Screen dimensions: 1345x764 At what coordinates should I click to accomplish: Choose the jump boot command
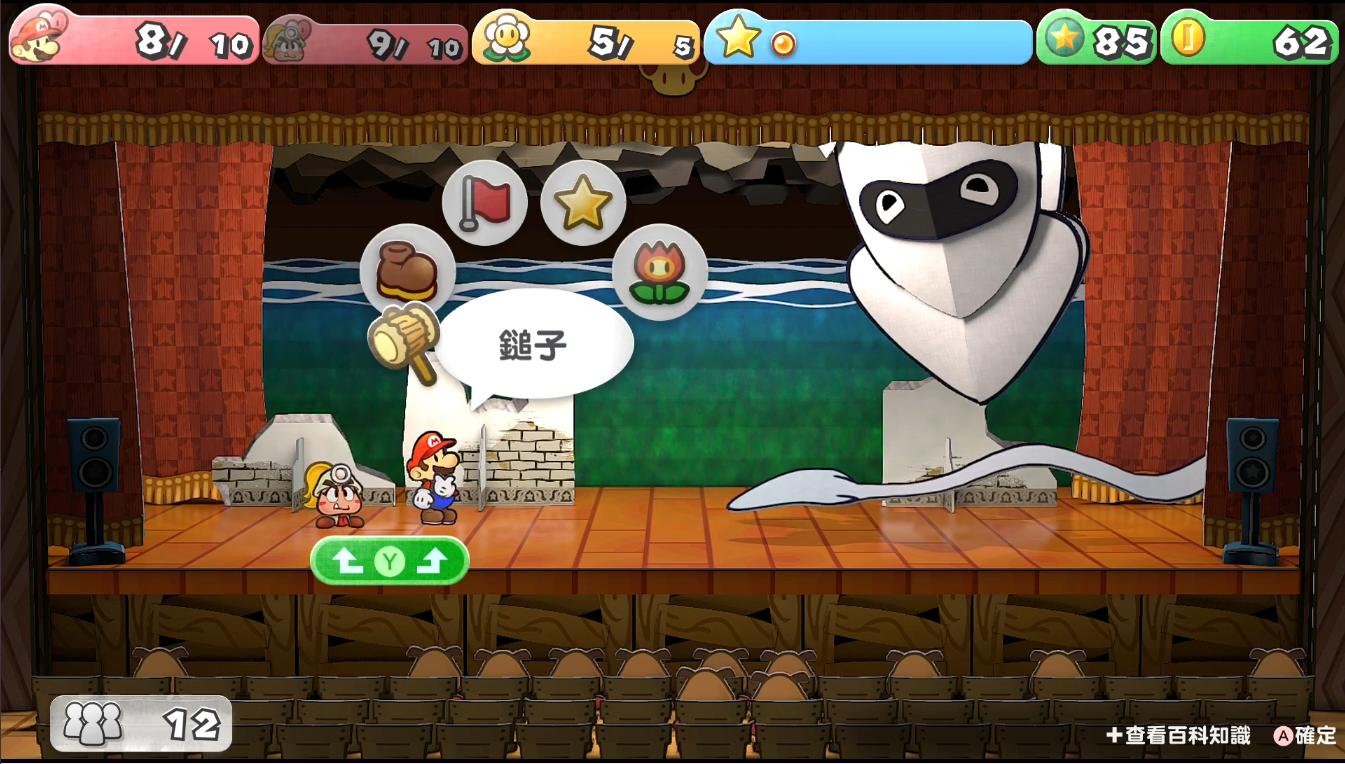click(407, 271)
